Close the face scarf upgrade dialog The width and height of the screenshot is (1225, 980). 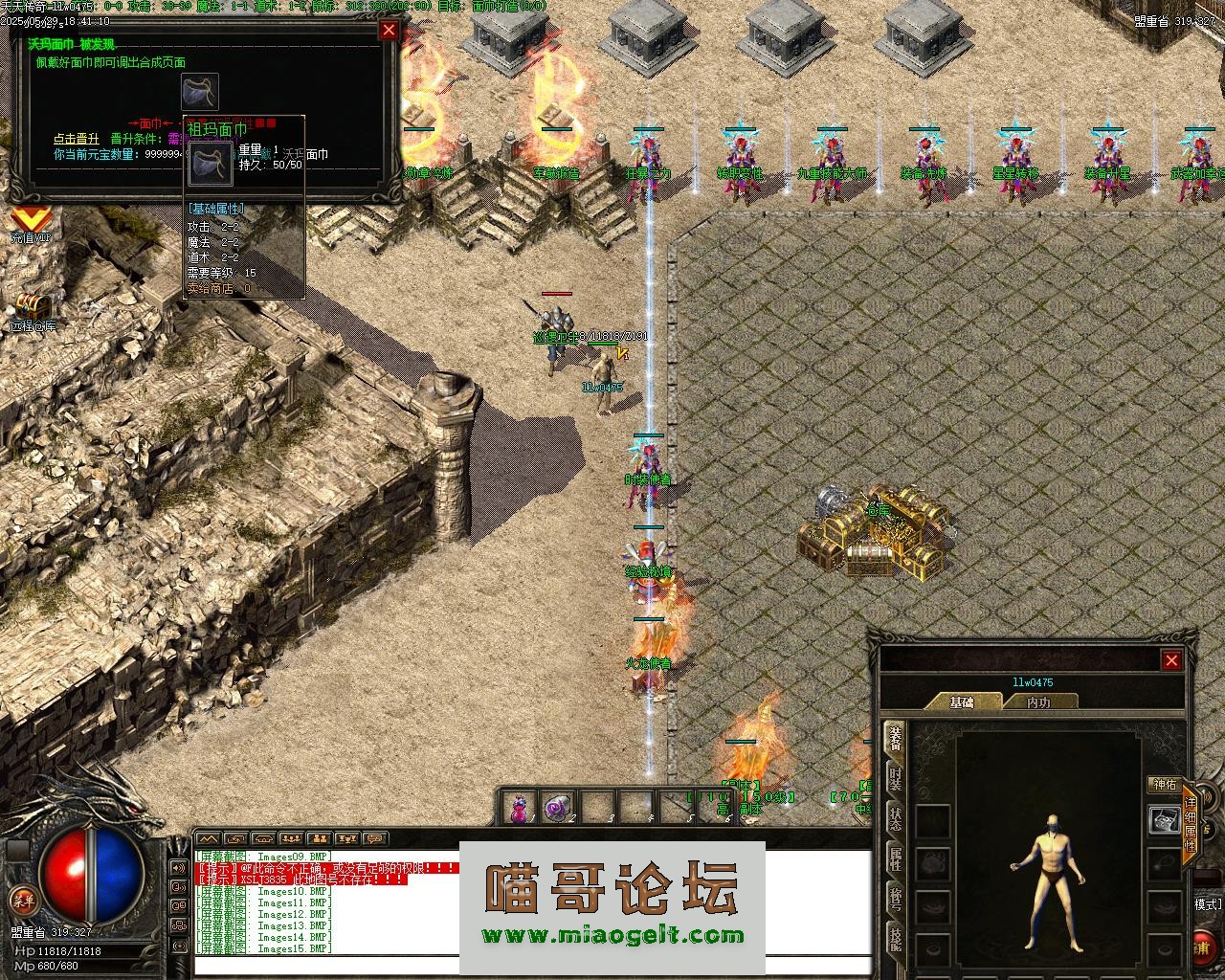pyautogui.click(x=389, y=30)
